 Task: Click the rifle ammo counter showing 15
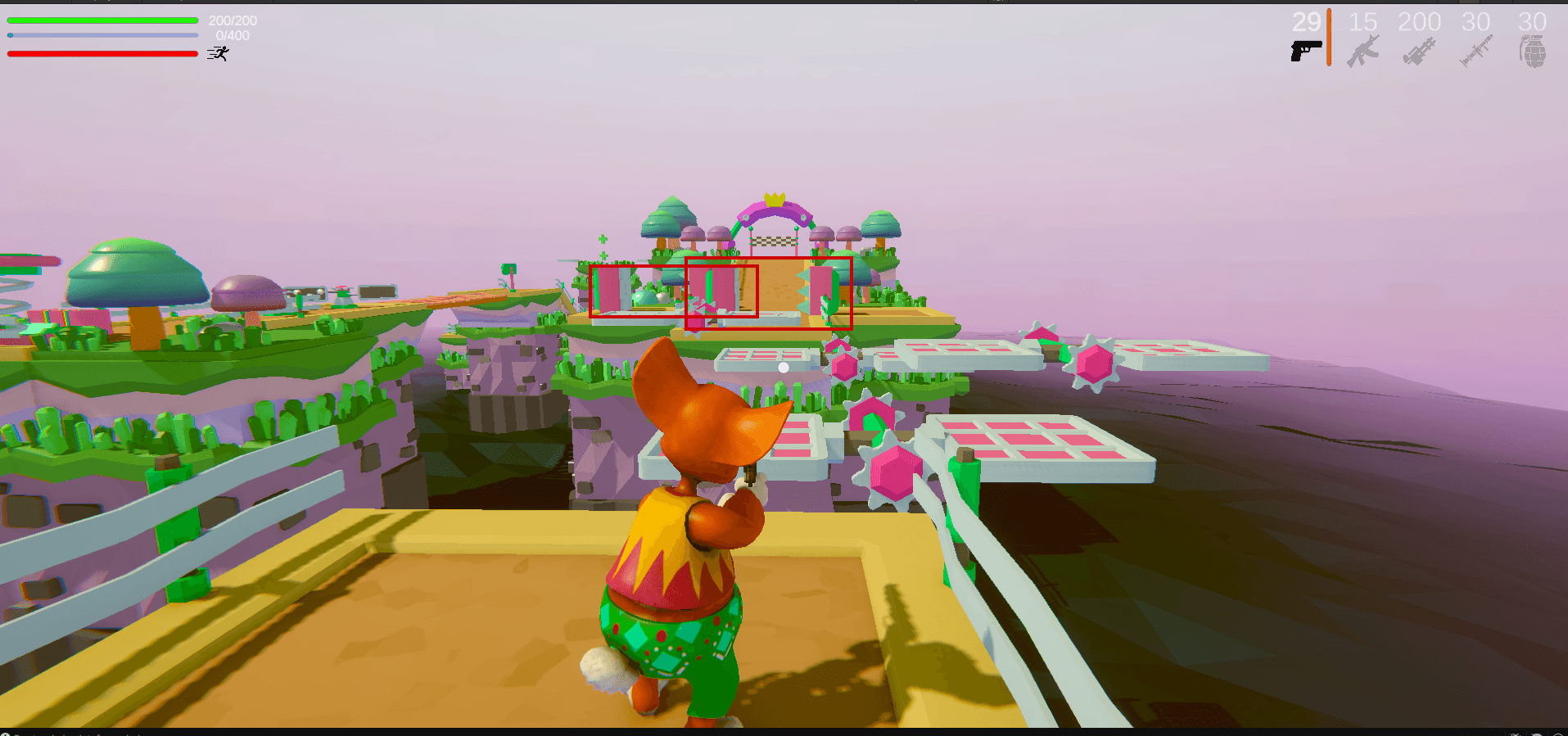pyautogui.click(x=1362, y=22)
